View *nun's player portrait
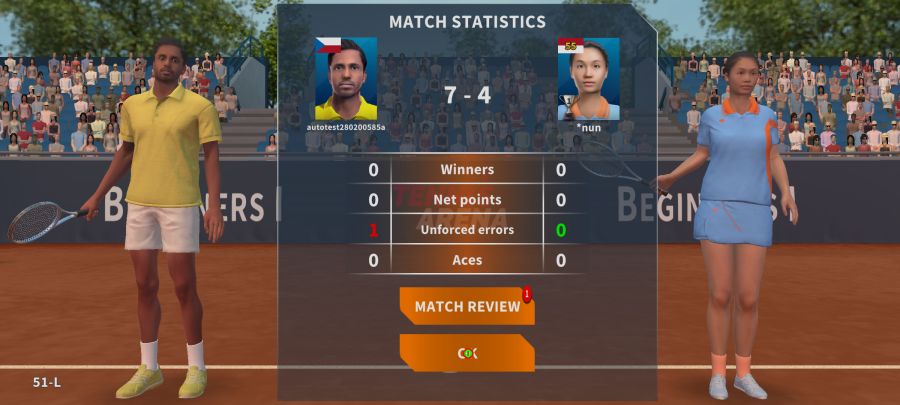900x405 pixels. point(588,79)
